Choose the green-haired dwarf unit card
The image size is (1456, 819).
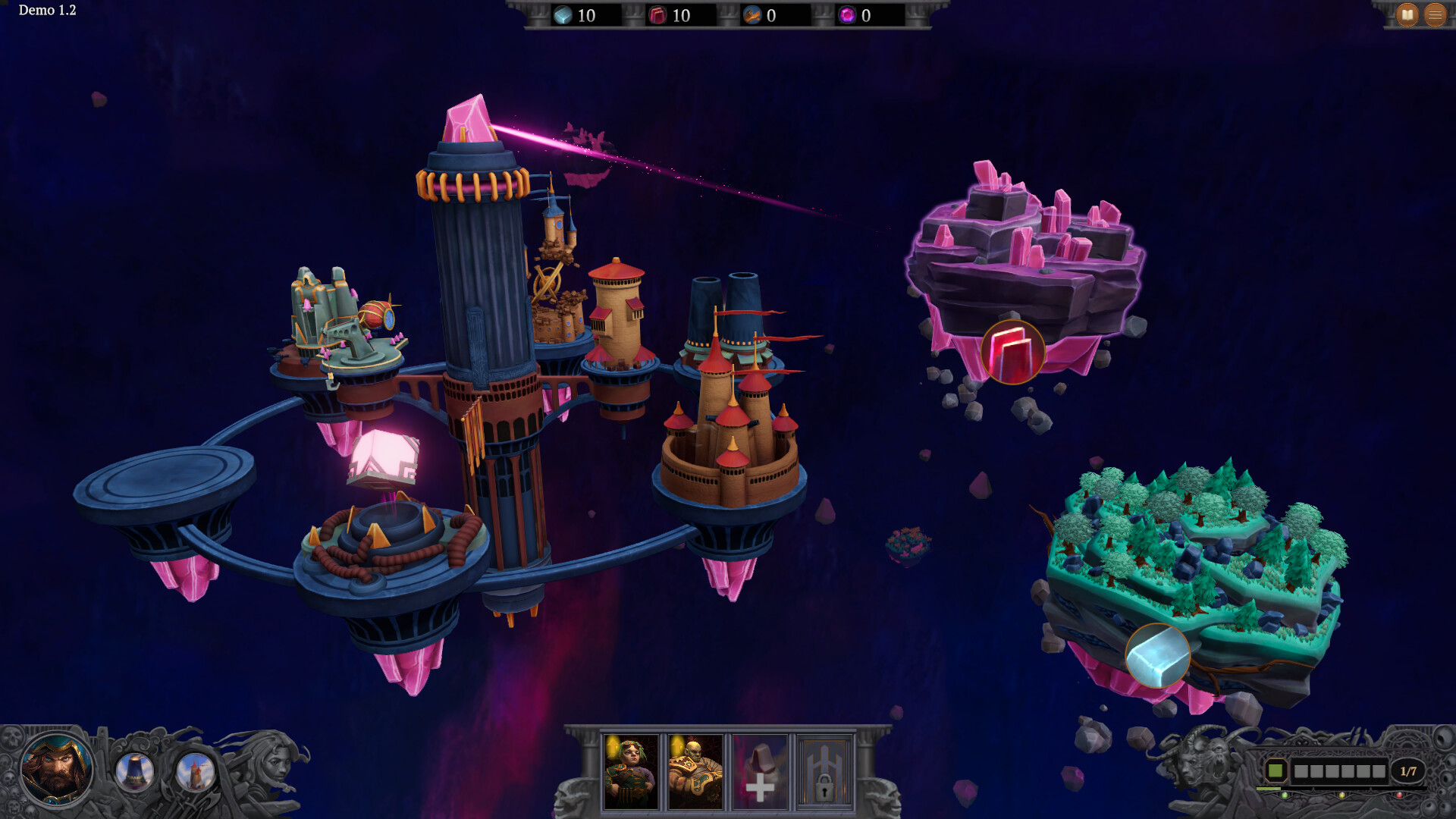click(631, 771)
